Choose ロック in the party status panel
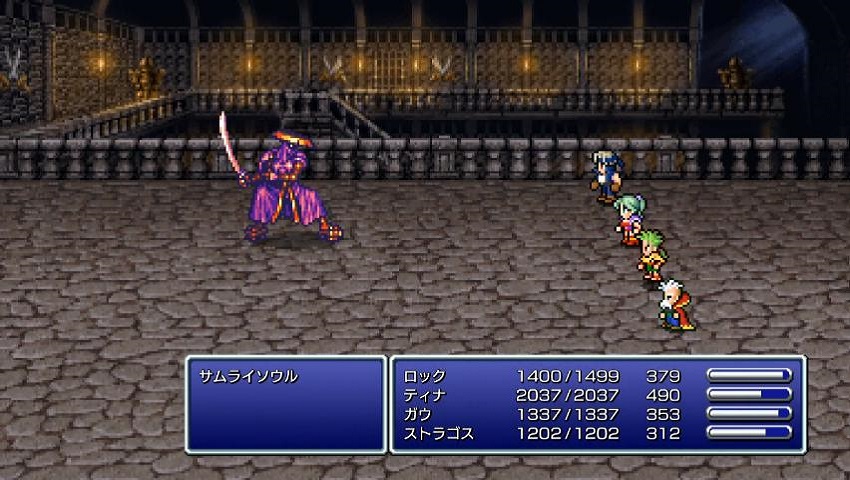Screen dimensions: 850x480 pos(425,377)
